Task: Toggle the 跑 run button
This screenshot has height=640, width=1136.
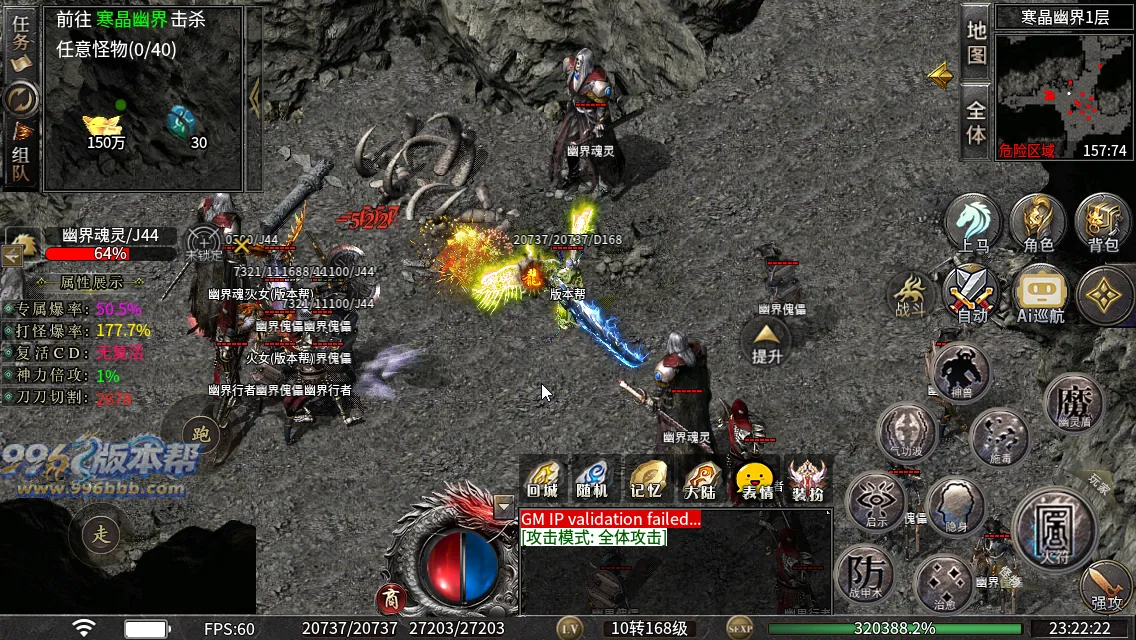Action: pyautogui.click(x=199, y=435)
